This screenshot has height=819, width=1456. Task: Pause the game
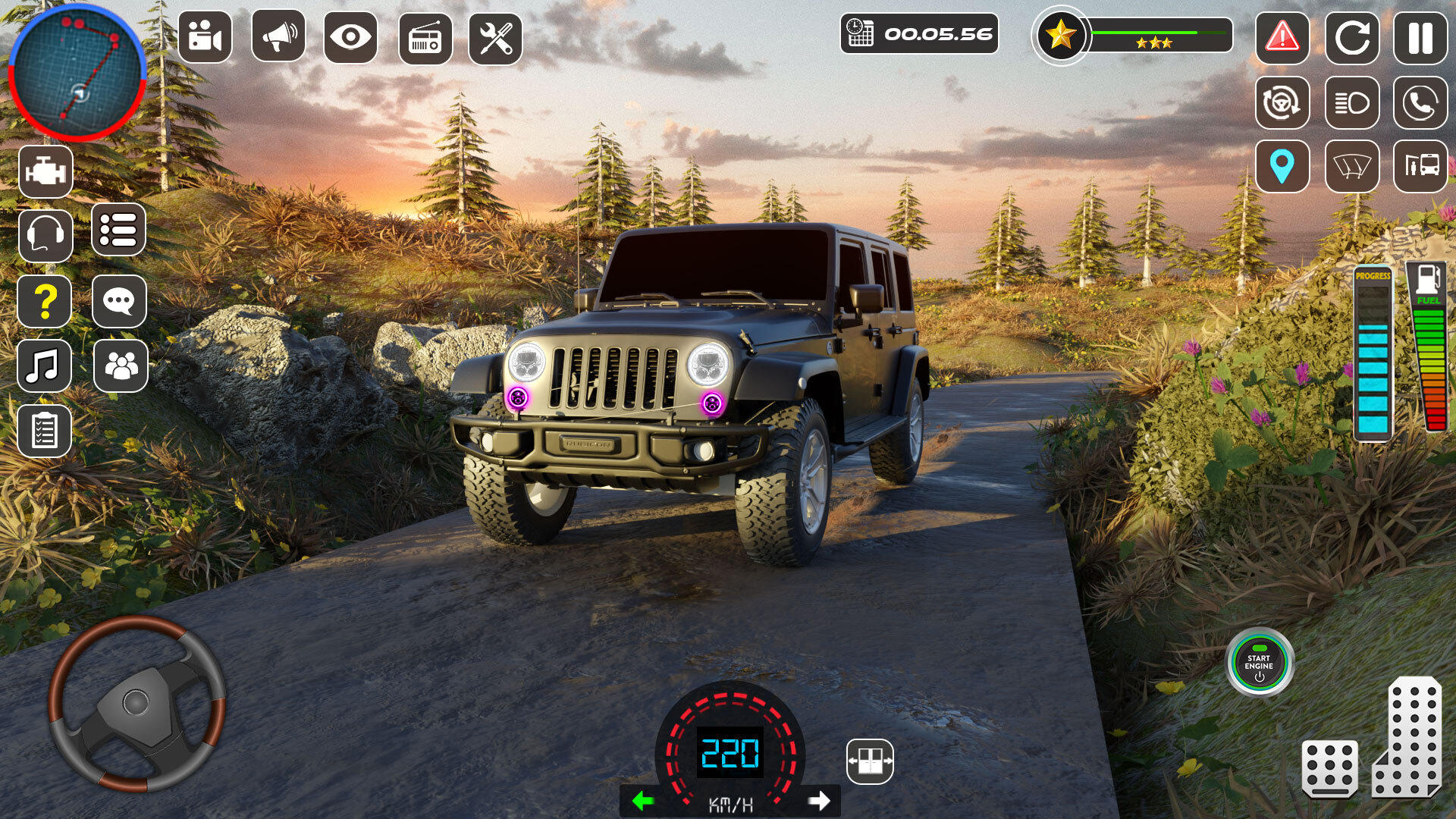pos(1420,37)
